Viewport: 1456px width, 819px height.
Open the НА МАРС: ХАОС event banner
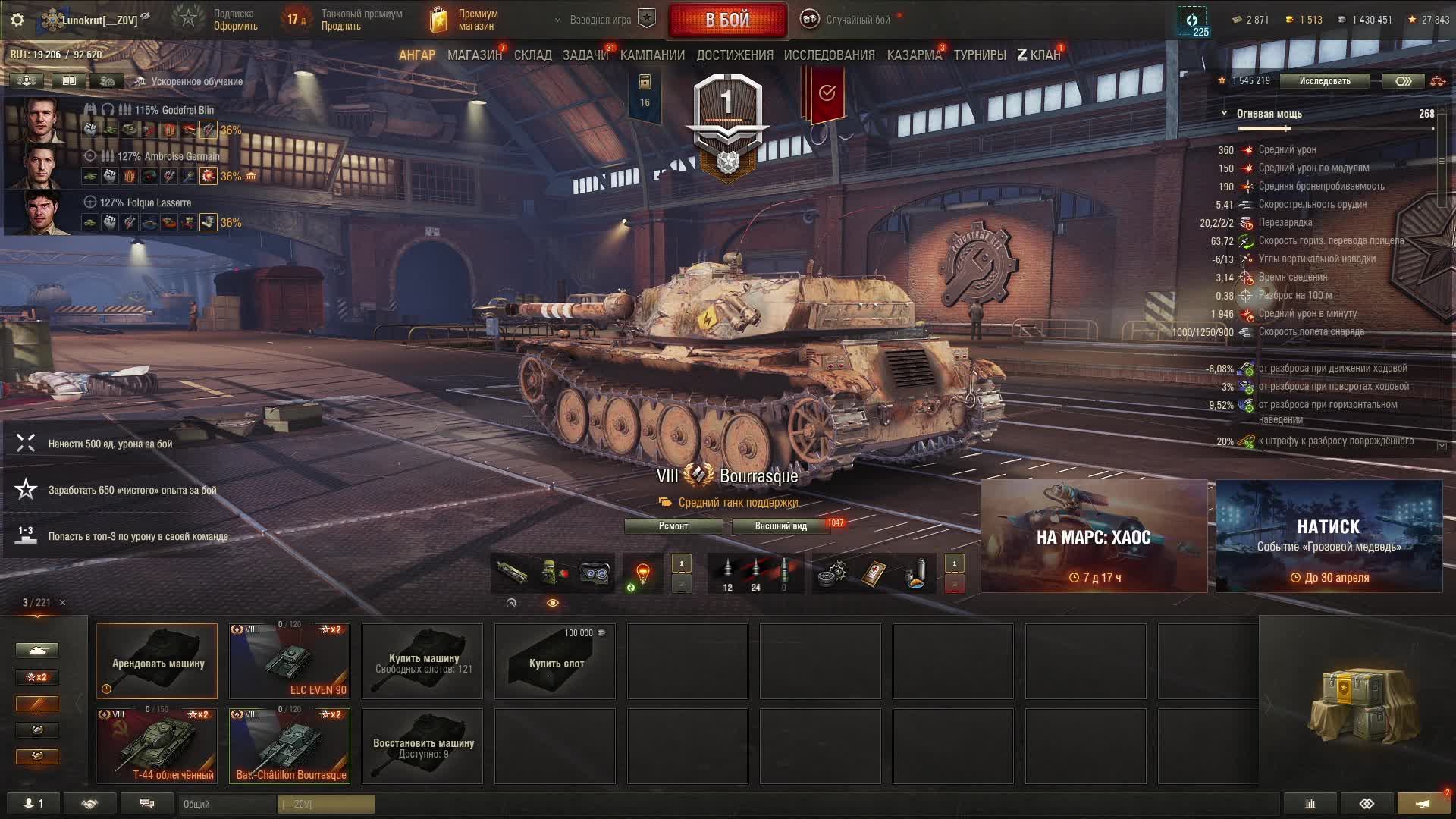coord(1094,536)
